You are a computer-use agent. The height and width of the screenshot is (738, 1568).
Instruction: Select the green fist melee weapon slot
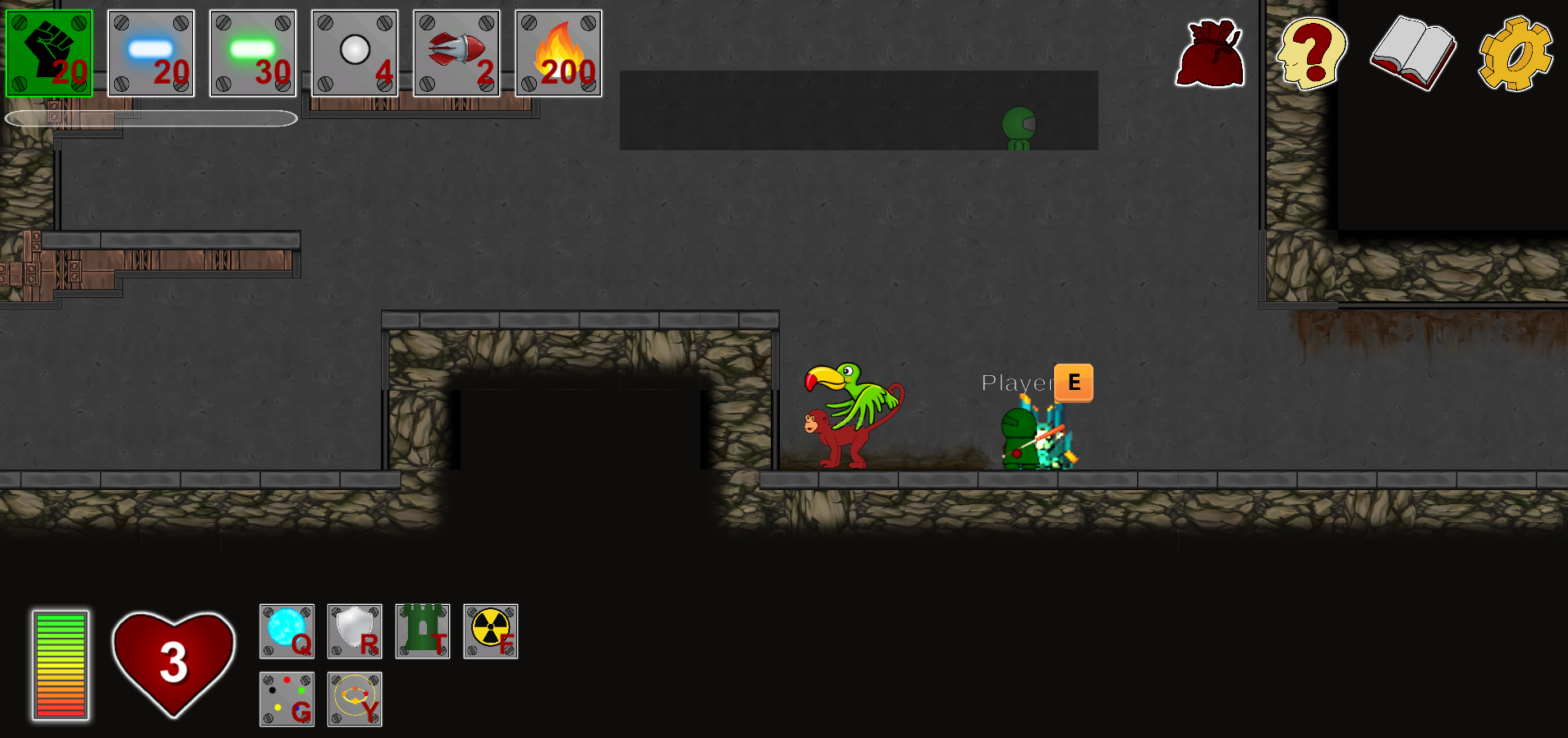[49, 53]
